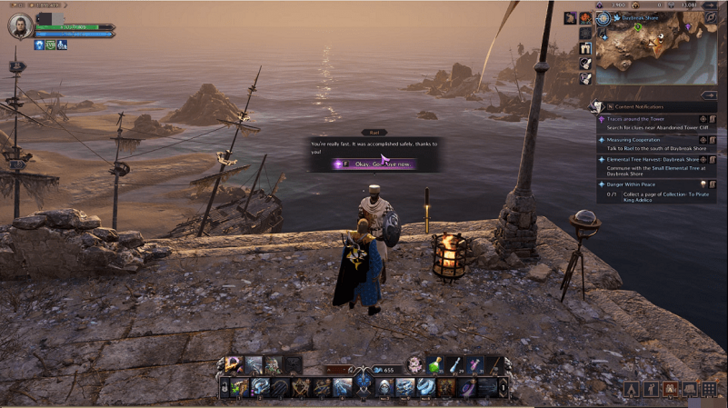The image size is (728, 408).
Task: Use the green potion in quick slot
Action: point(434,366)
